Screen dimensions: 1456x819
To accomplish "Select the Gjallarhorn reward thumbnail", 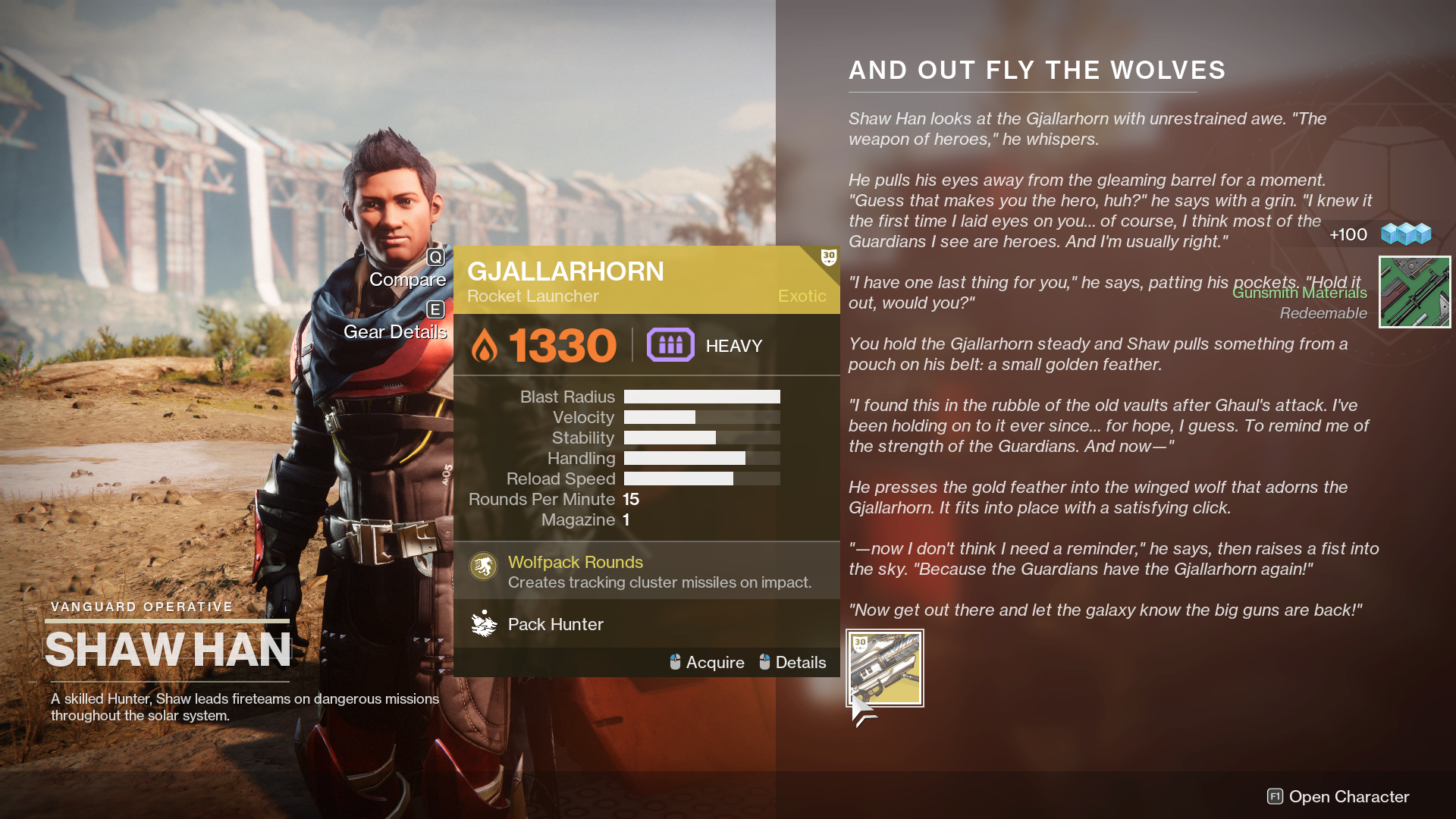I will pyautogui.click(x=884, y=668).
